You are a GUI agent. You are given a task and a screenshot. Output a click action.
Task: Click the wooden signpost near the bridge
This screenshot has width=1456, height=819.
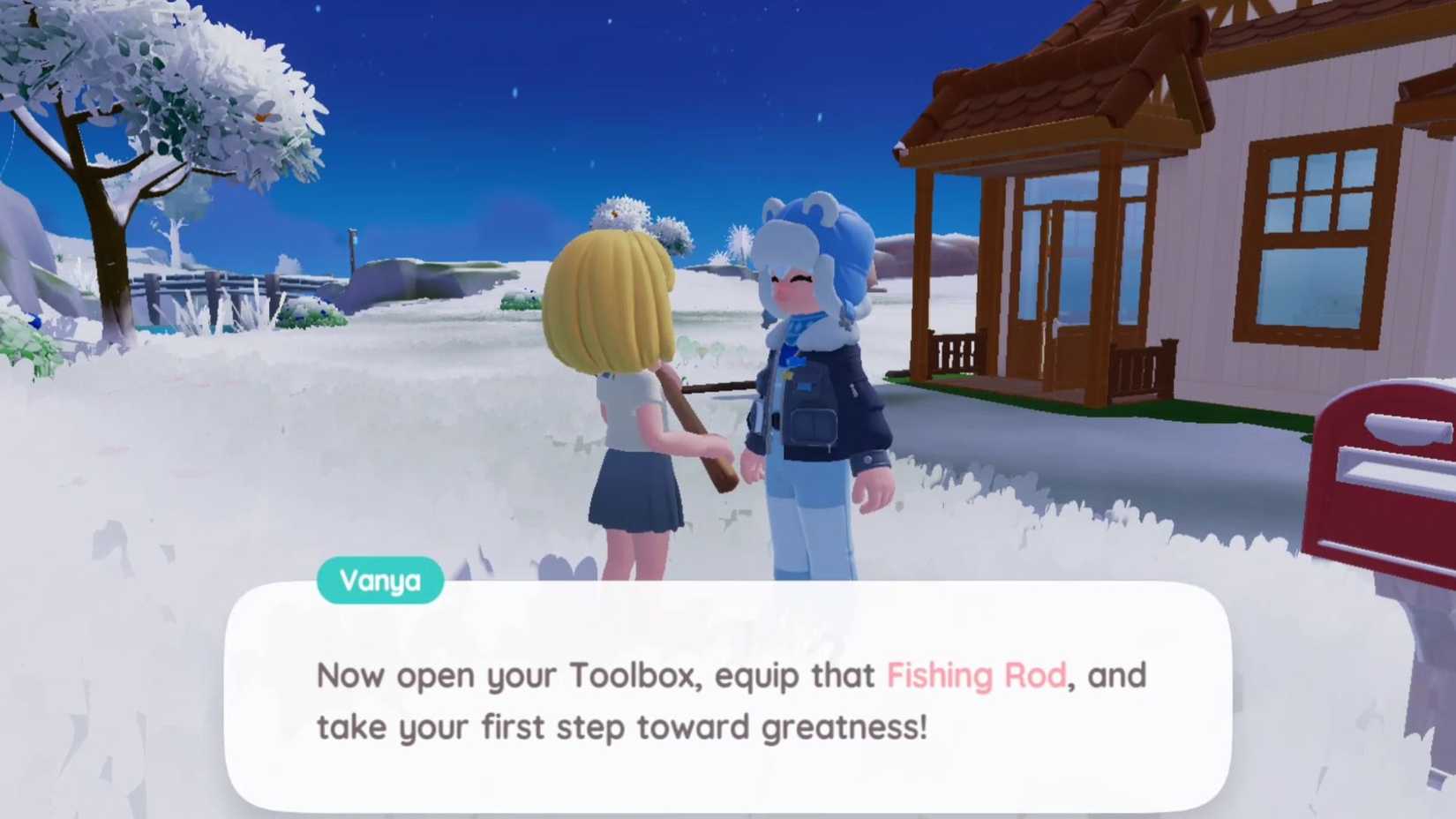(x=352, y=252)
